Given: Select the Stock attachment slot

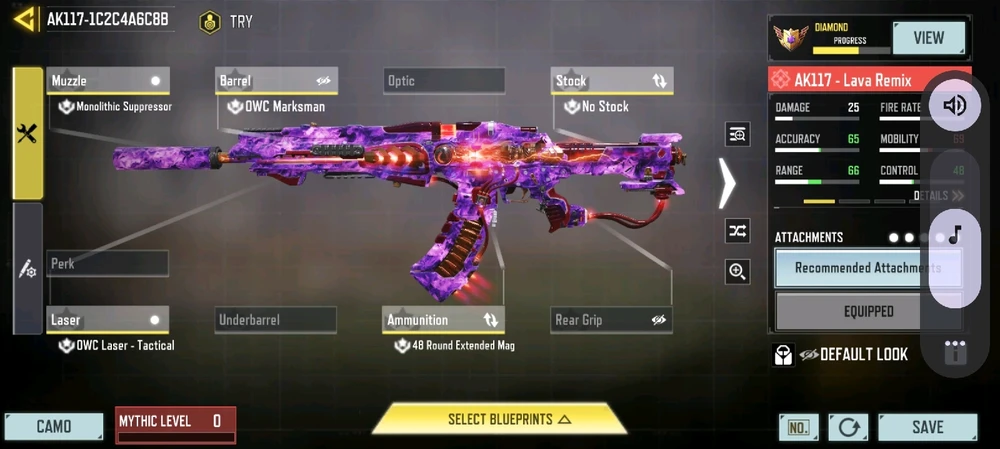Looking at the screenshot, I should [x=612, y=81].
